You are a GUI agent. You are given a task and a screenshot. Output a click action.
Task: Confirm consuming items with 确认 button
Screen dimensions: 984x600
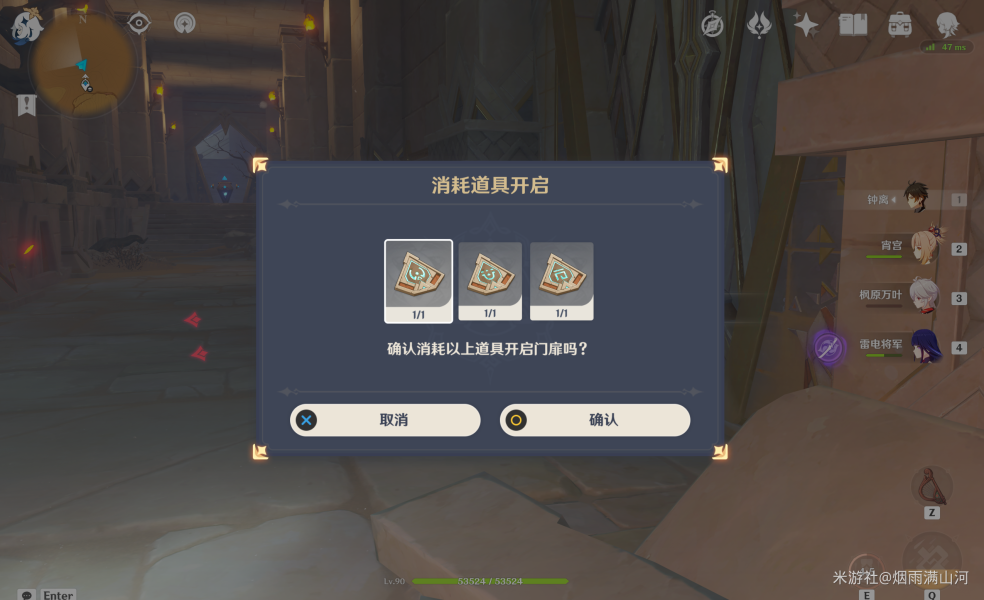coord(595,420)
